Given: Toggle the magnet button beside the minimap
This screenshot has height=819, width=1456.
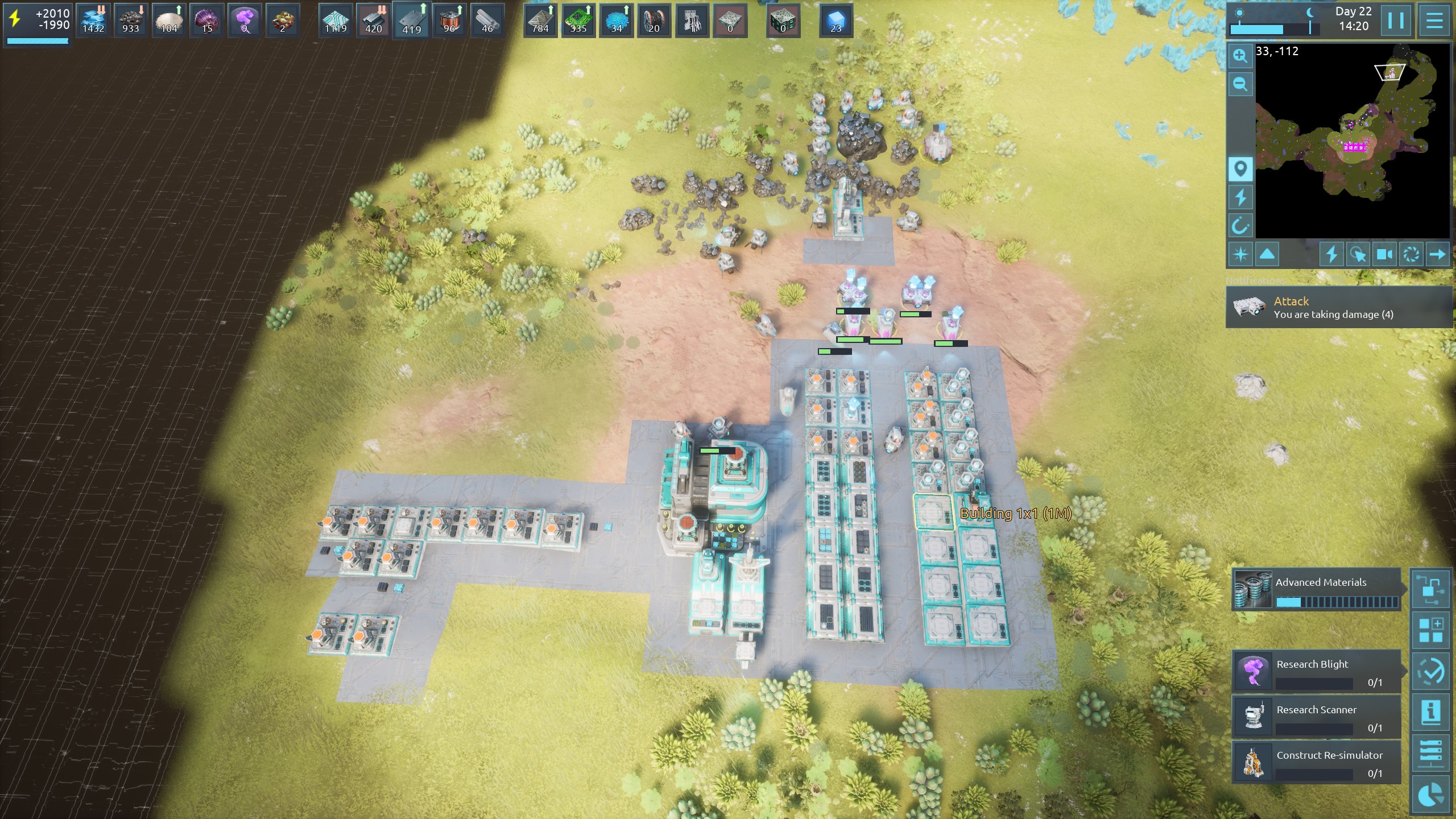Looking at the screenshot, I should coord(1240,226).
